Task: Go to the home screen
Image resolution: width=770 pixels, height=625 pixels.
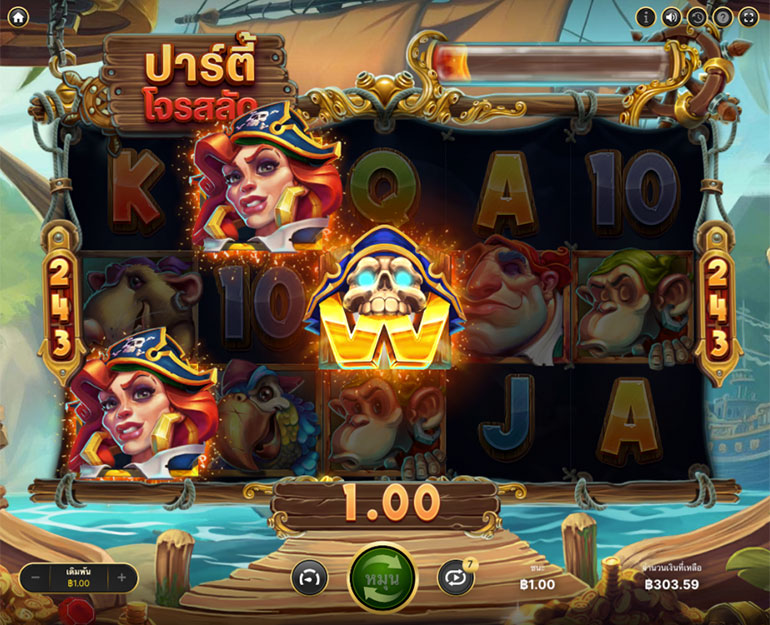Action: (x=18, y=16)
